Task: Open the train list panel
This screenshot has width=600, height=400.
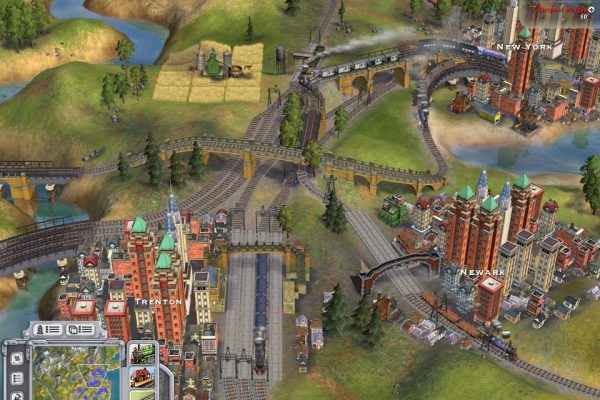Action: click(x=49, y=329)
